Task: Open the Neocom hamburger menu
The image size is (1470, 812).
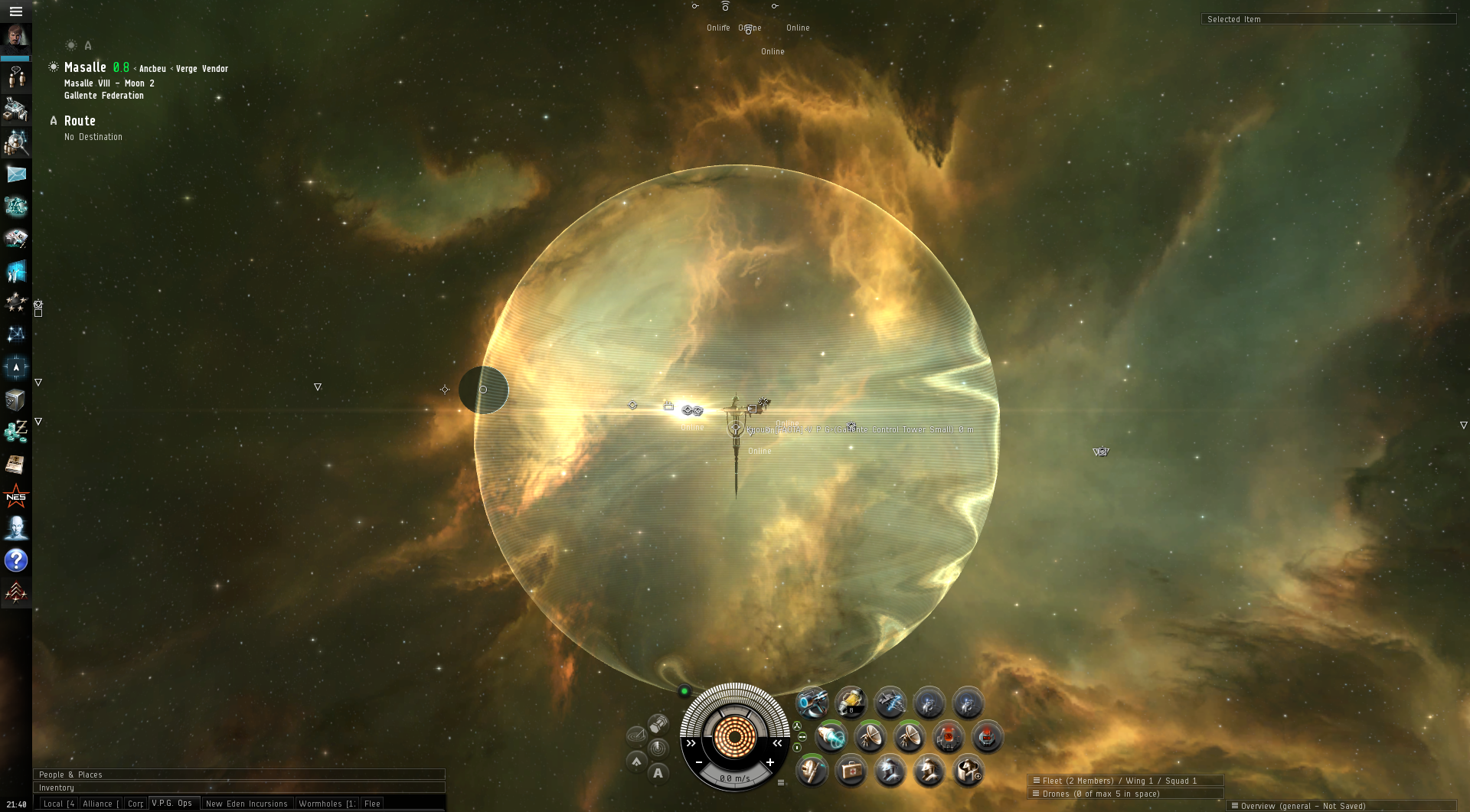Action: 15,11
